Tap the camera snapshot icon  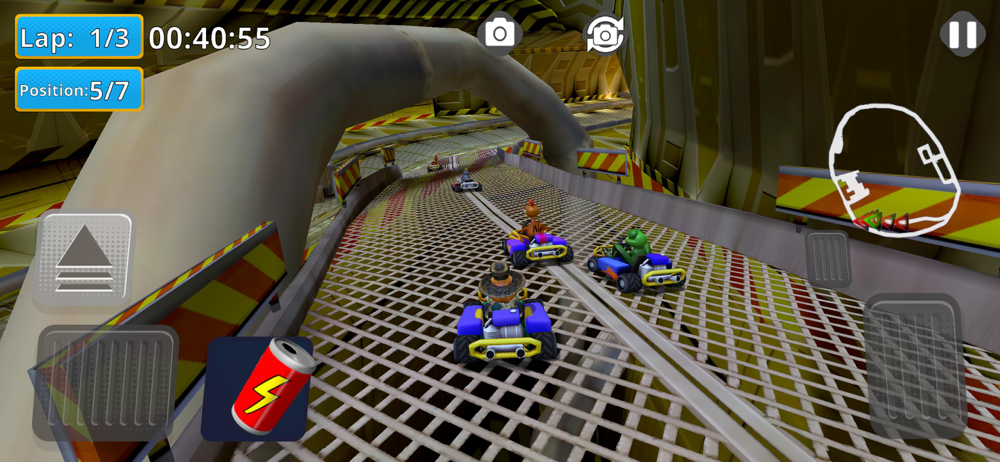tap(499, 33)
